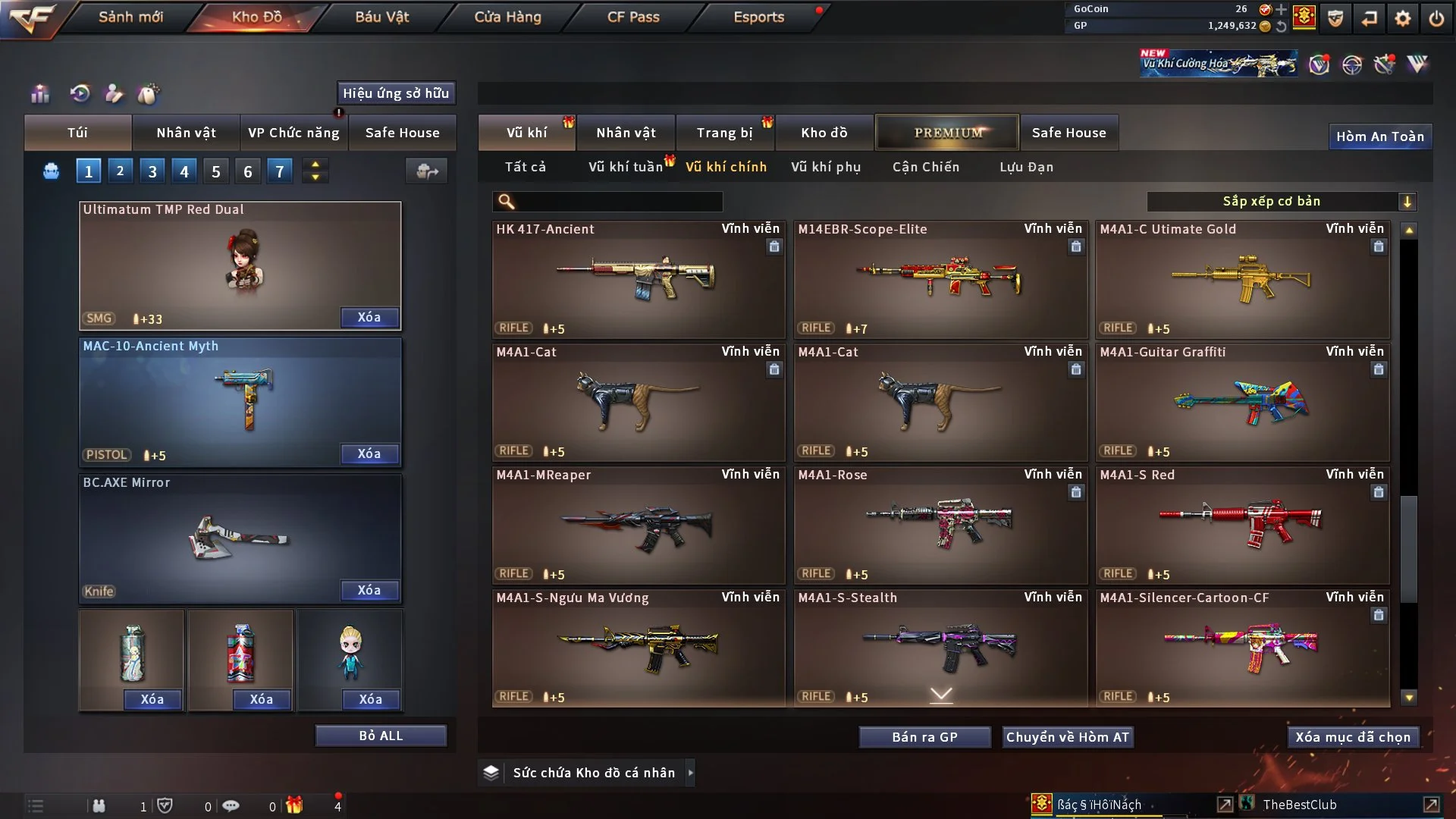1456x819 pixels.
Task: Click the gift icon on the bottom status bar
Action: pos(295,806)
